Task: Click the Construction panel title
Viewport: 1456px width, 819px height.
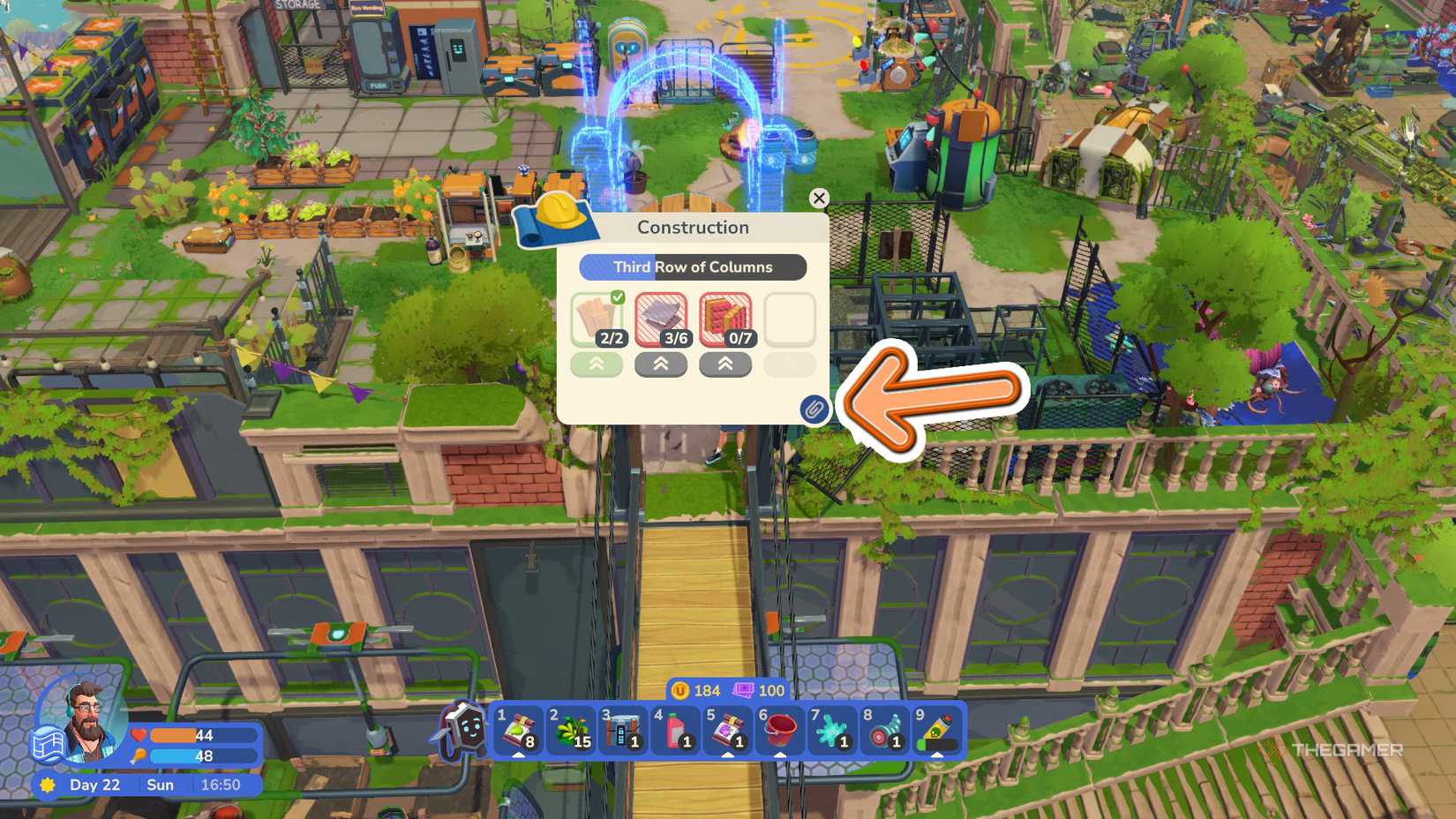Action: click(x=694, y=227)
